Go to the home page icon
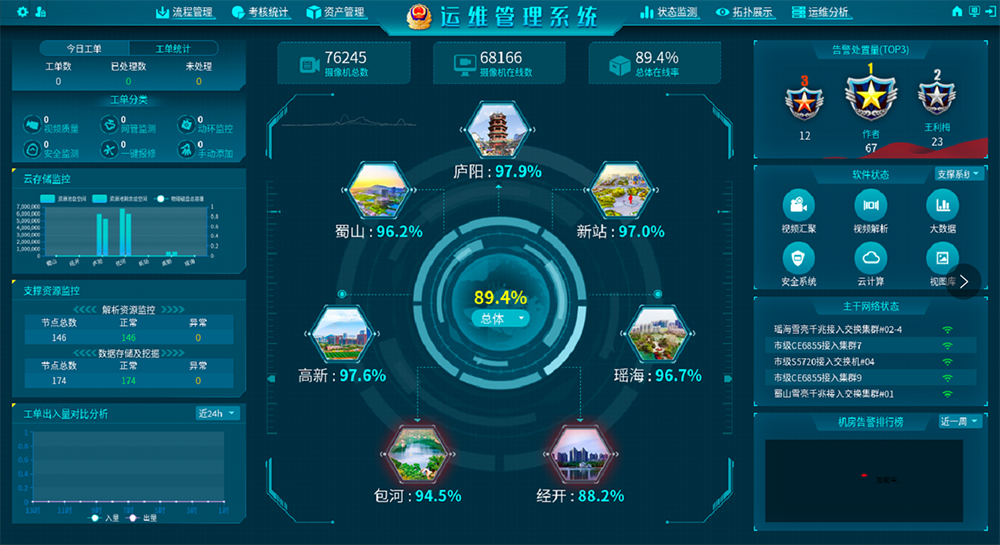Viewport: 1000px width, 545px height. click(956, 12)
